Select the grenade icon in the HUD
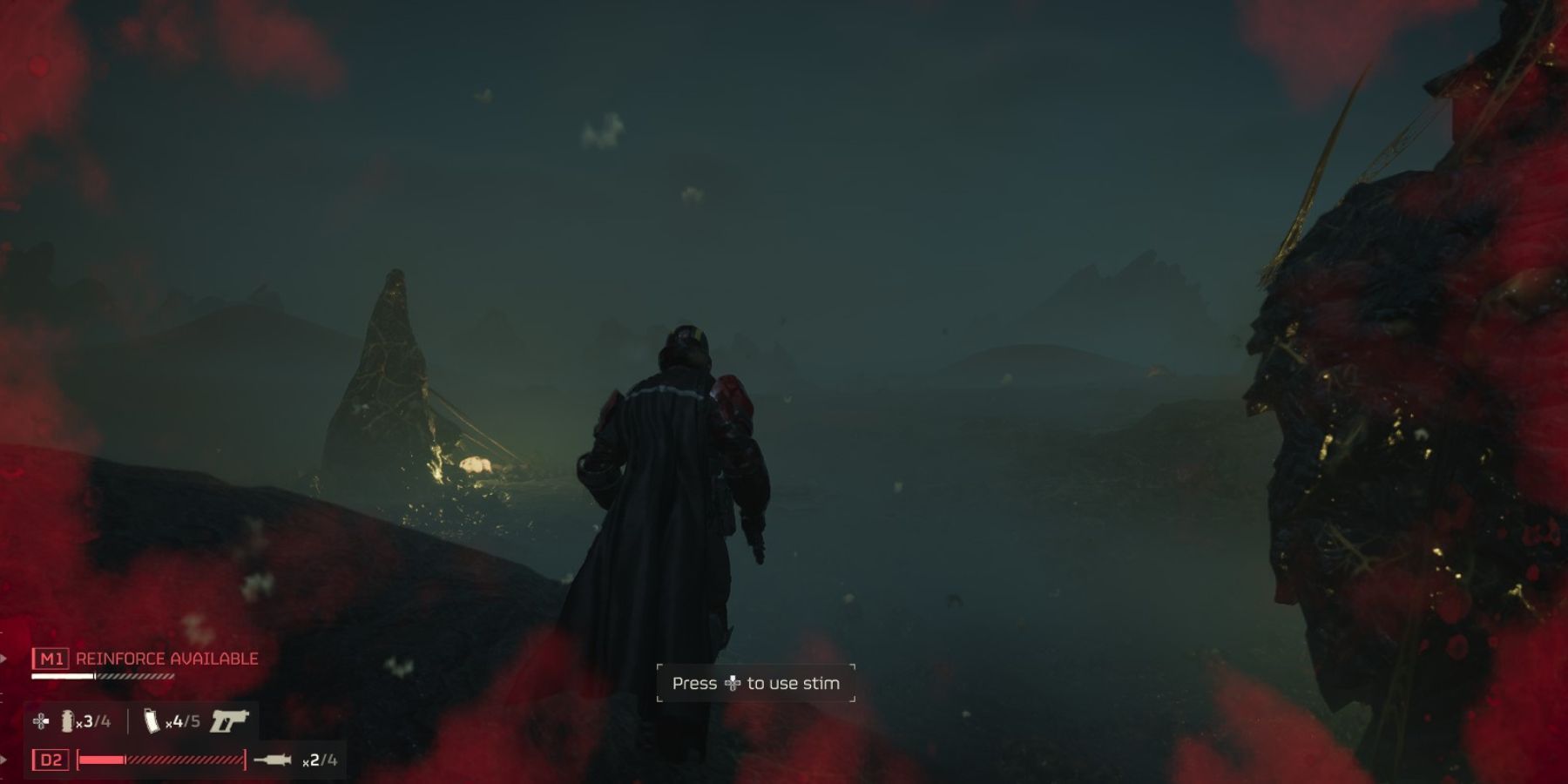 click(67, 720)
